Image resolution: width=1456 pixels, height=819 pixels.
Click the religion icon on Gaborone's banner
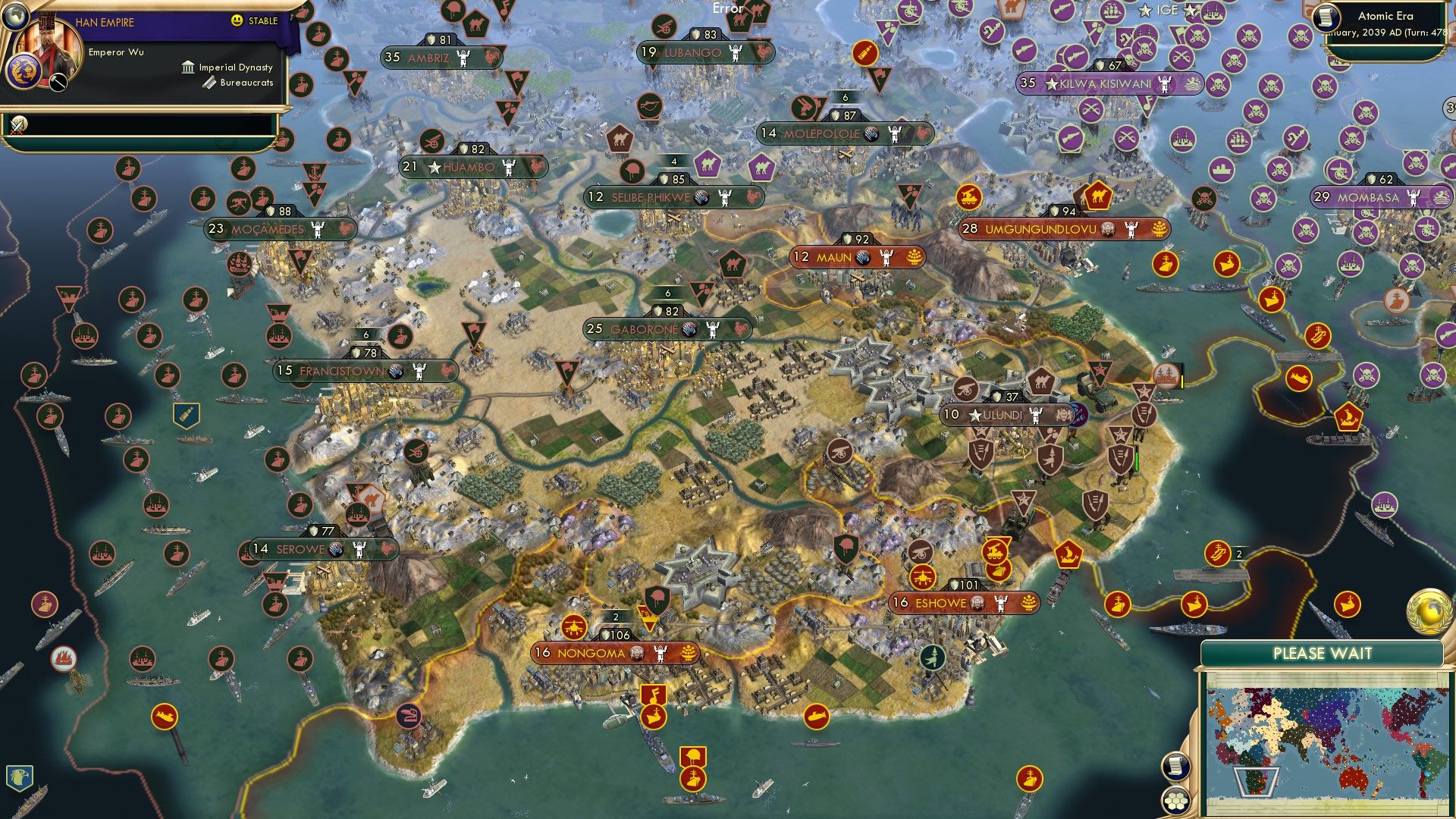pyautogui.click(x=689, y=330)
